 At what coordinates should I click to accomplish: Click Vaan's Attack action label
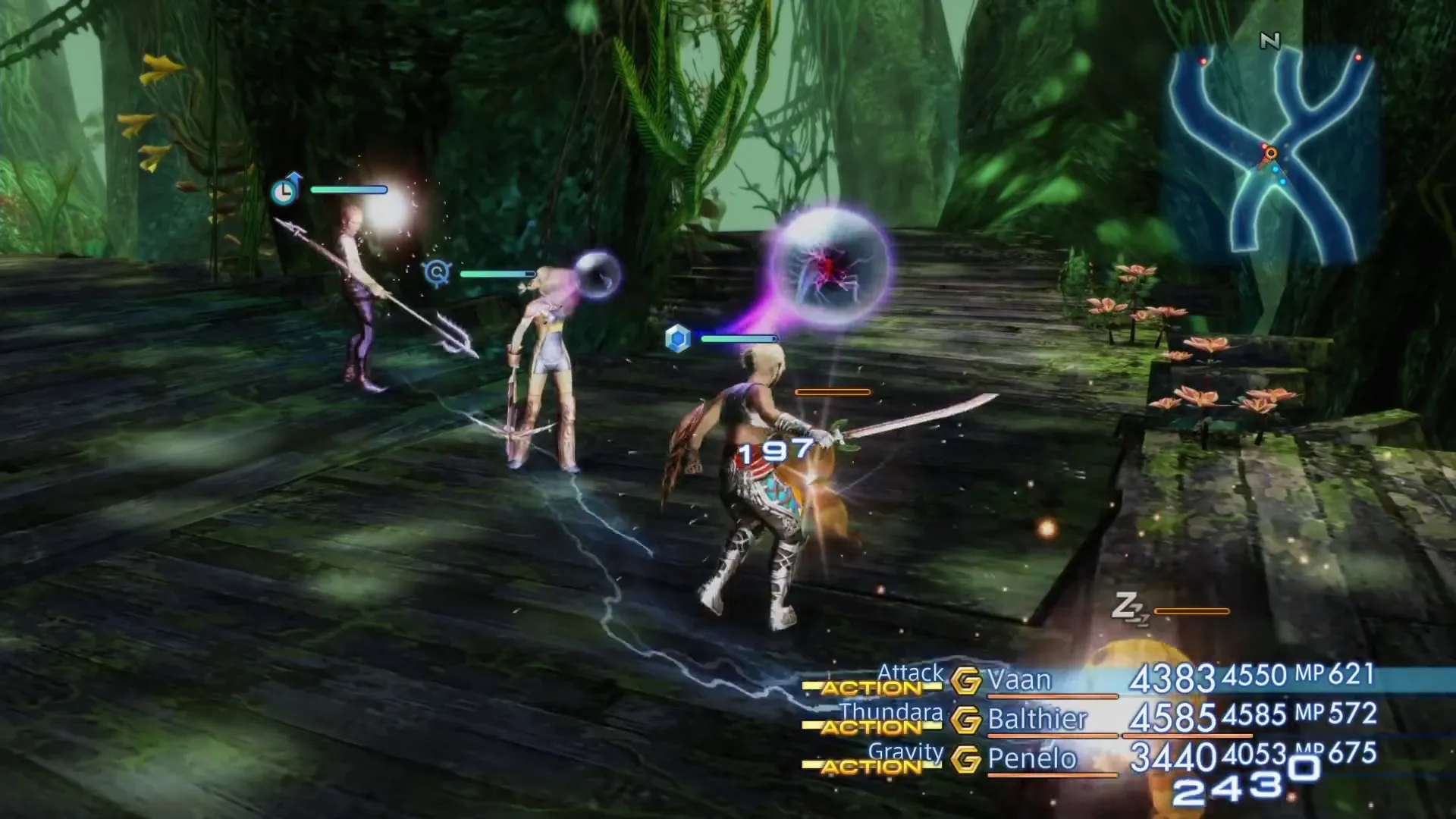tap(910, 672)
